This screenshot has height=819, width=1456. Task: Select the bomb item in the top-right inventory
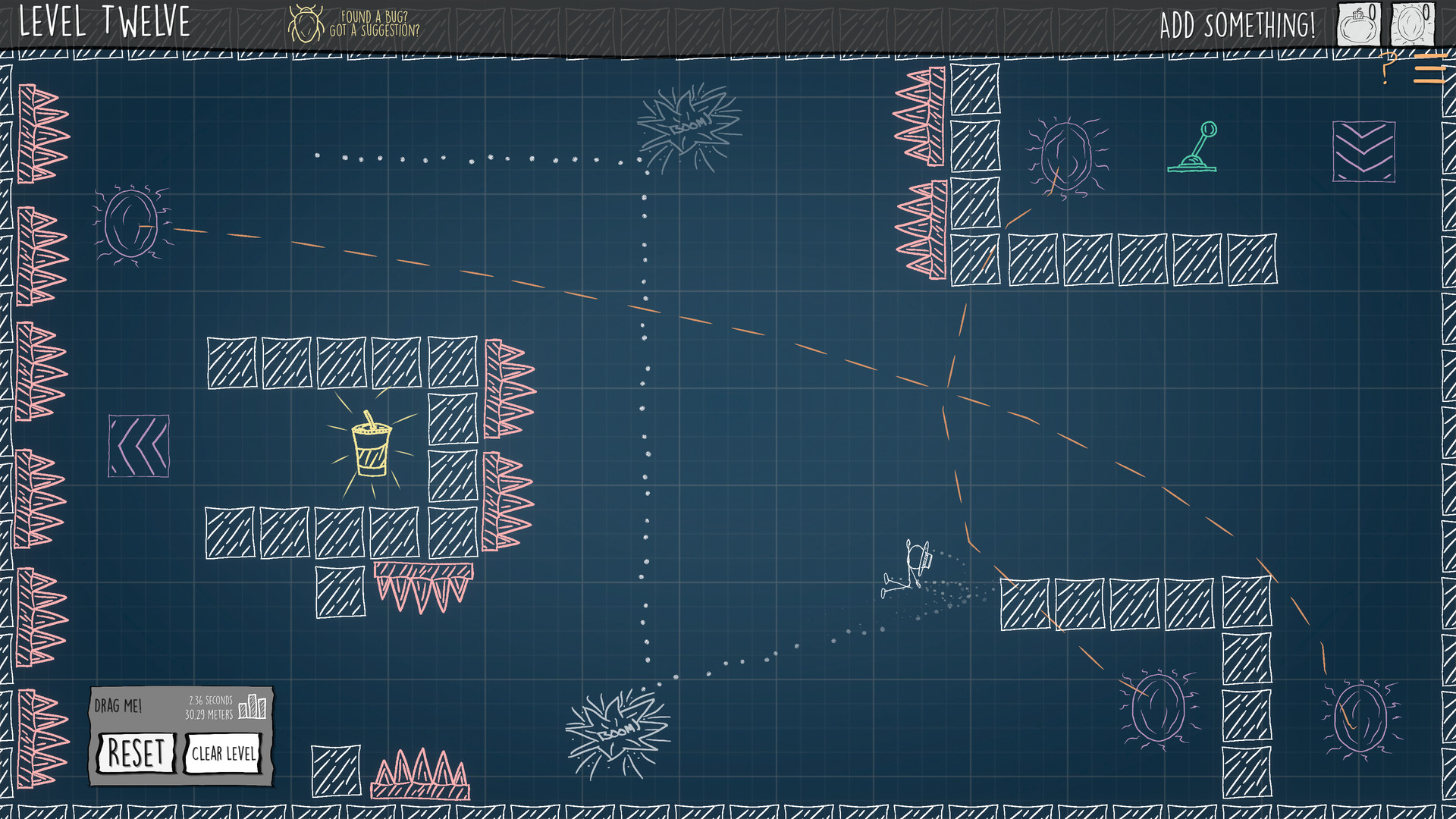coord(1359,23)
